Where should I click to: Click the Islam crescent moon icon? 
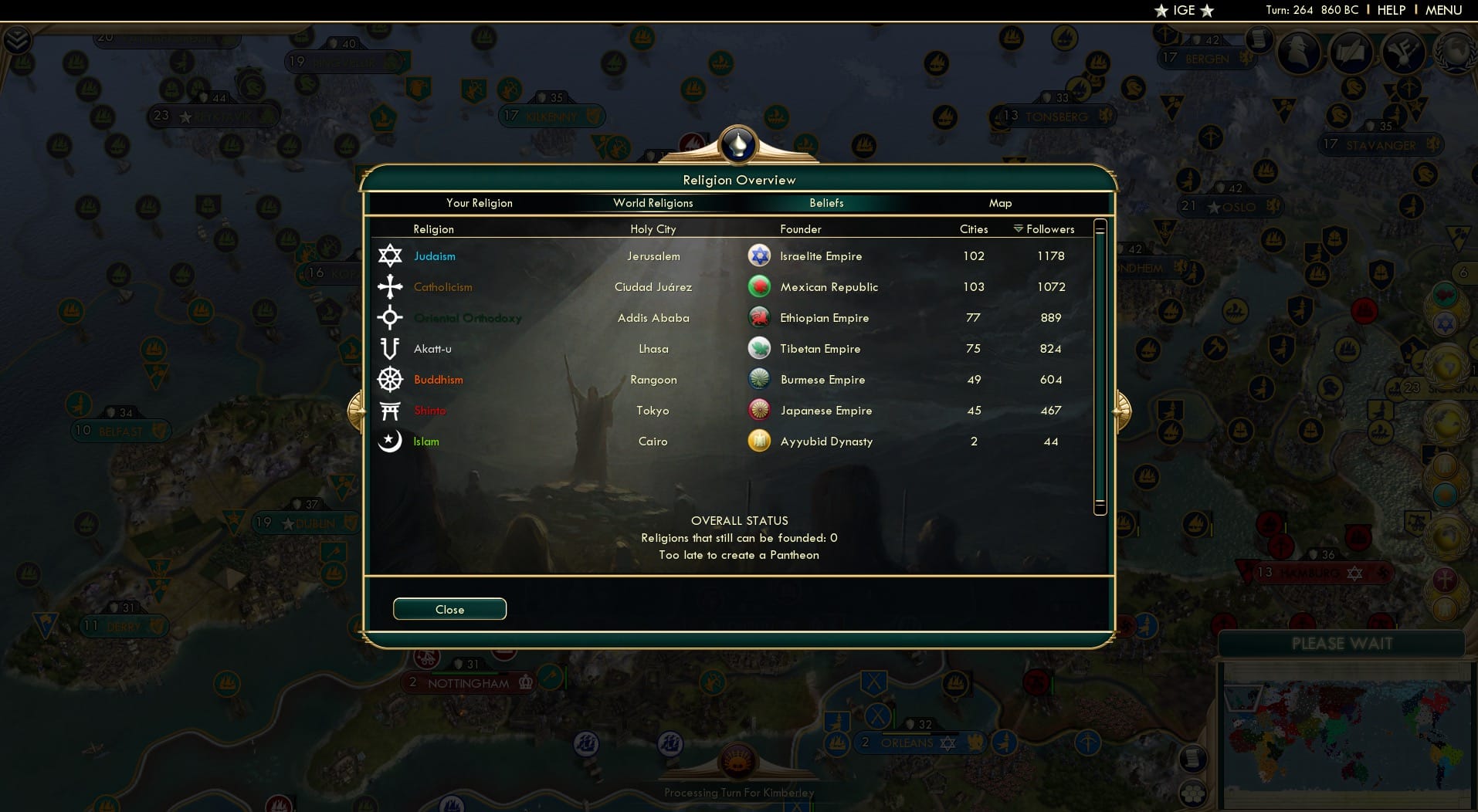pyautogui.click(x=391, y=441)
